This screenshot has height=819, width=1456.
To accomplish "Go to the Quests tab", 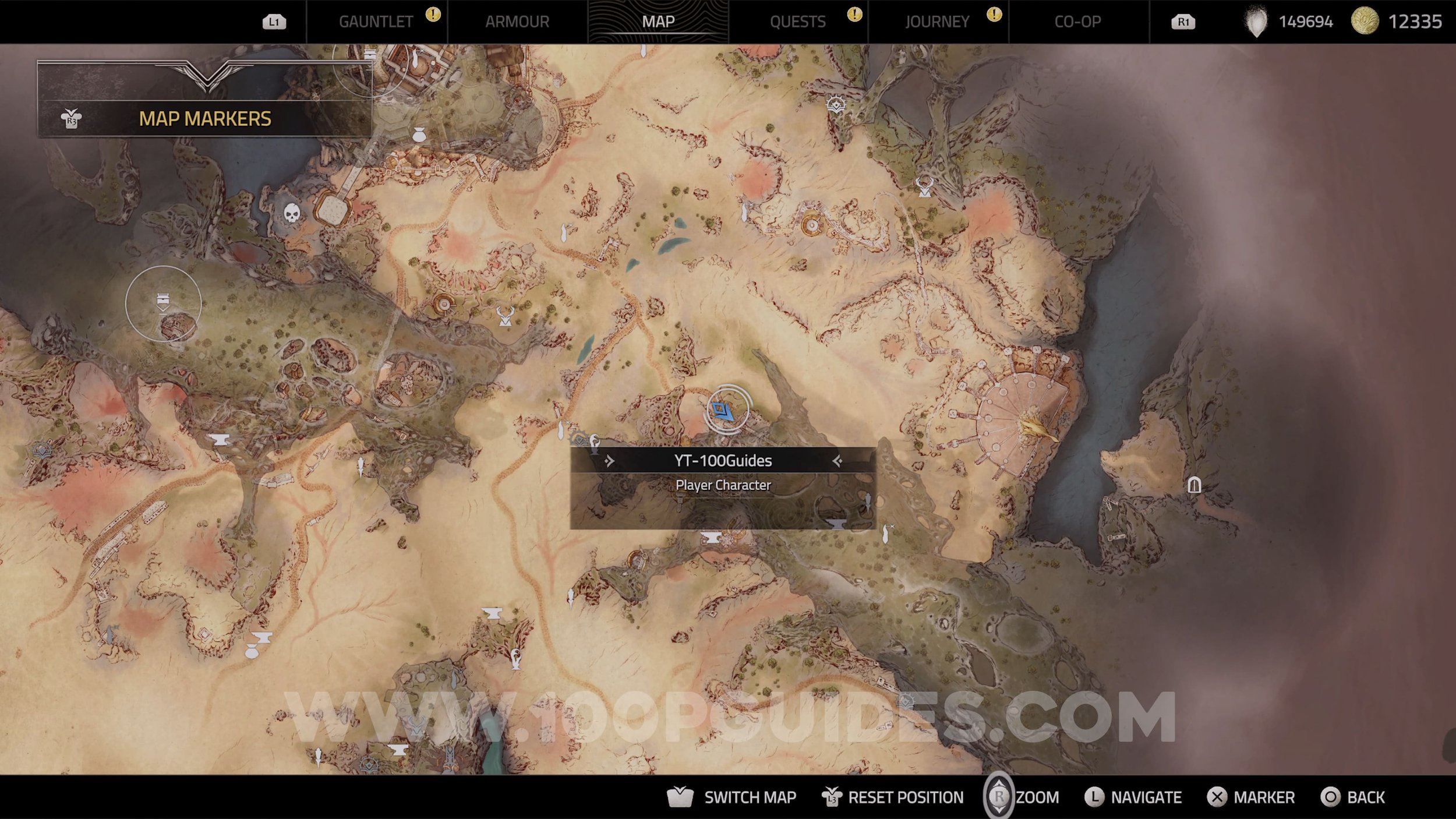I will 797,22.
